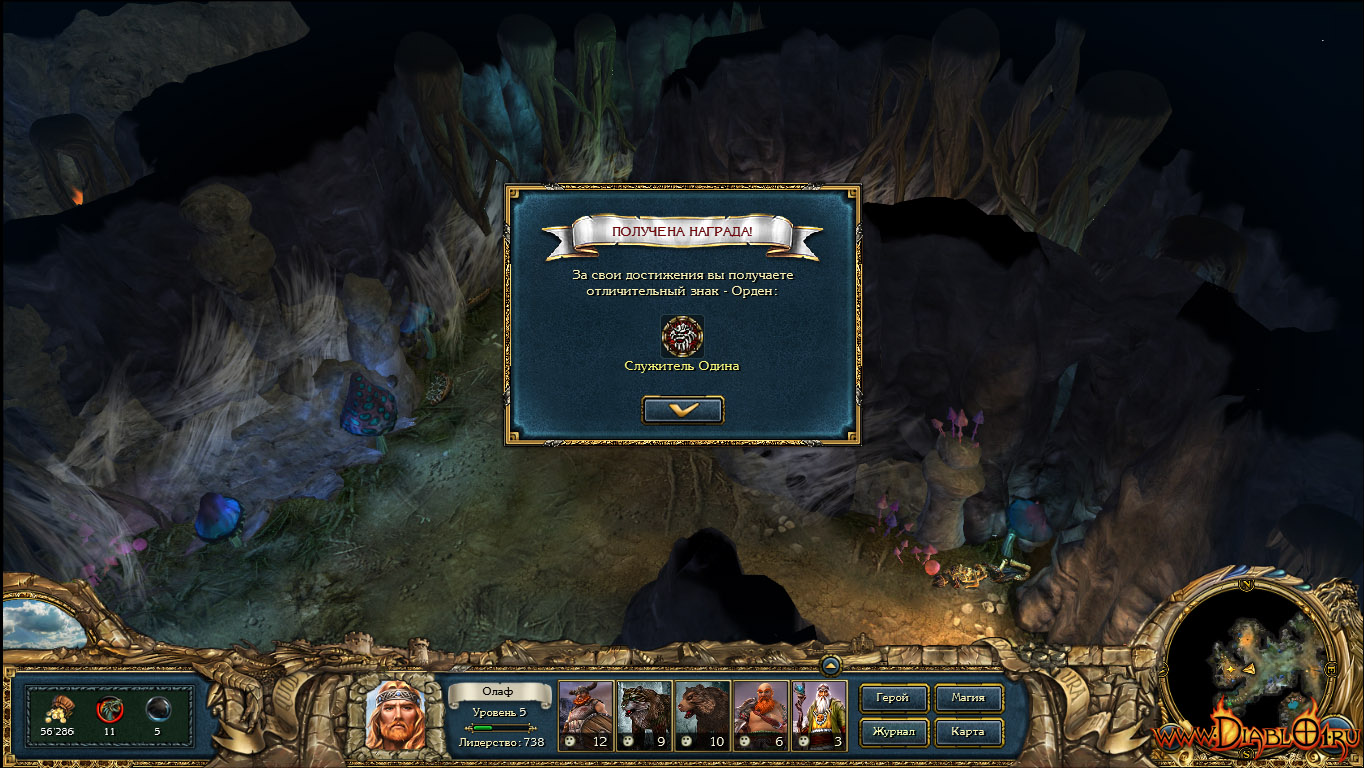Screen dimensions: 1364x768
Task: Open the Магия spellbook
Action: tap(967, 698)
